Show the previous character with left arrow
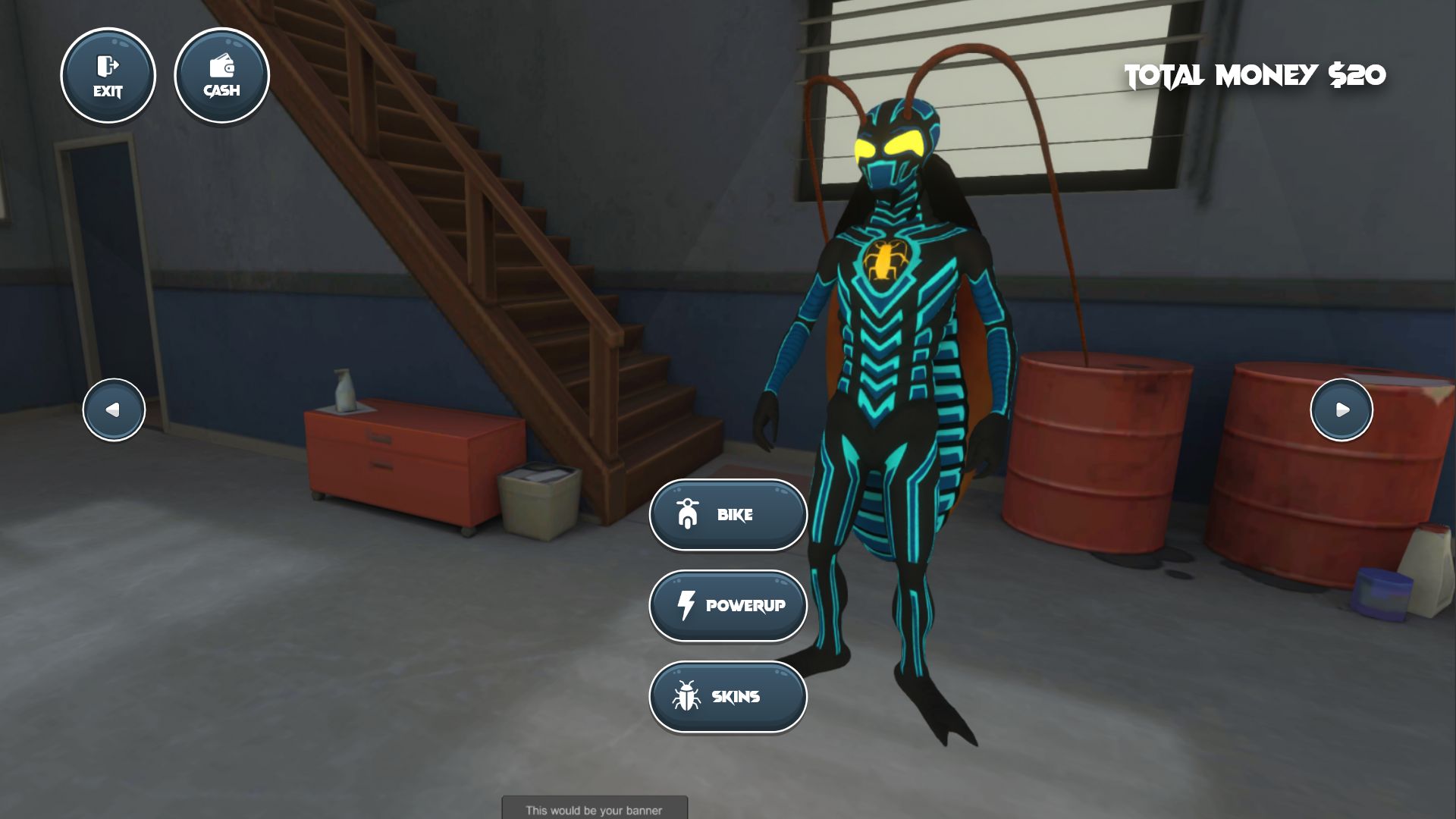The height and width of the screenshot is (819, 1456). pos(114,409)
